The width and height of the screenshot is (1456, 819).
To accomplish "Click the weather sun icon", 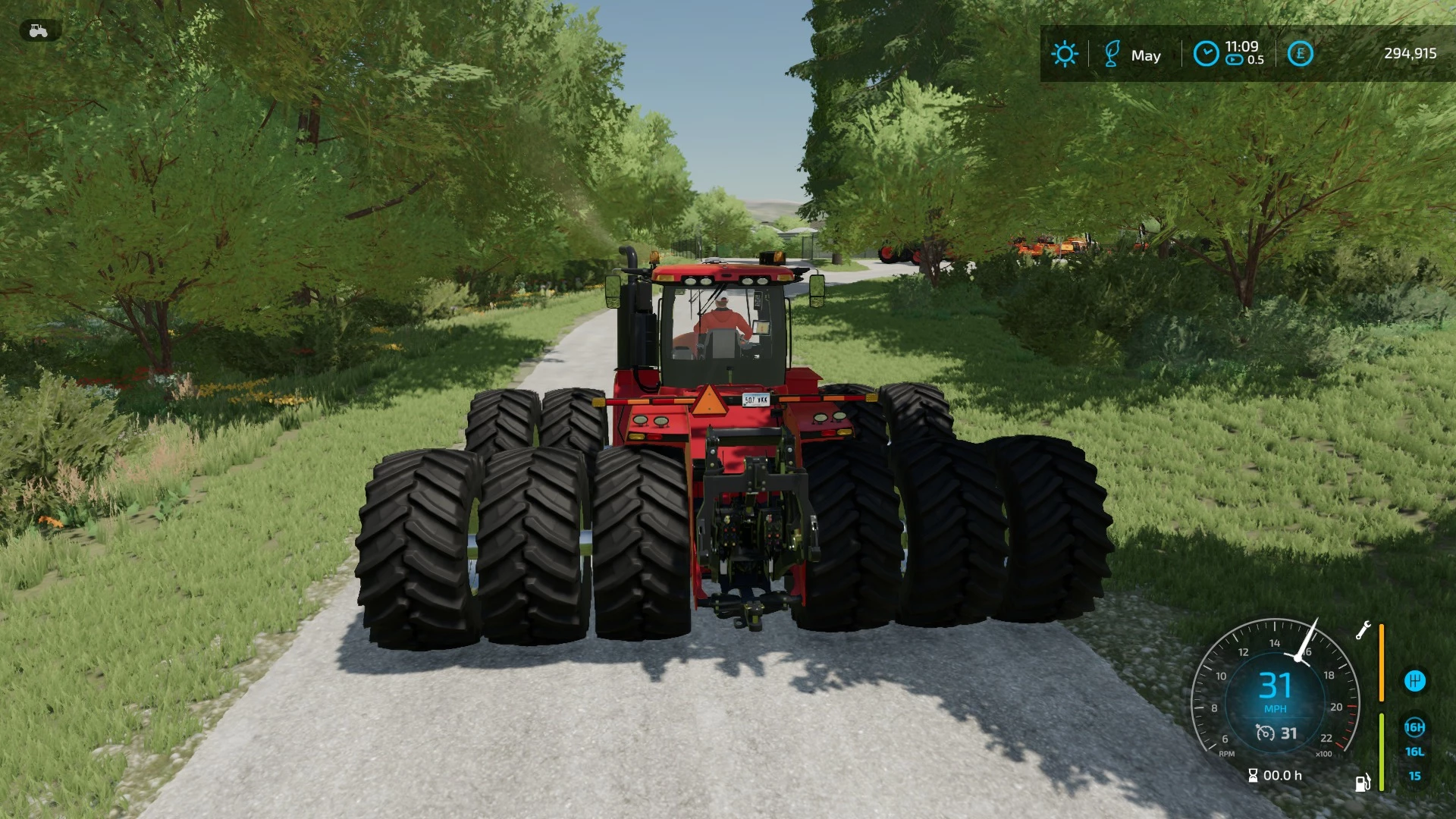I will 1065,54.
